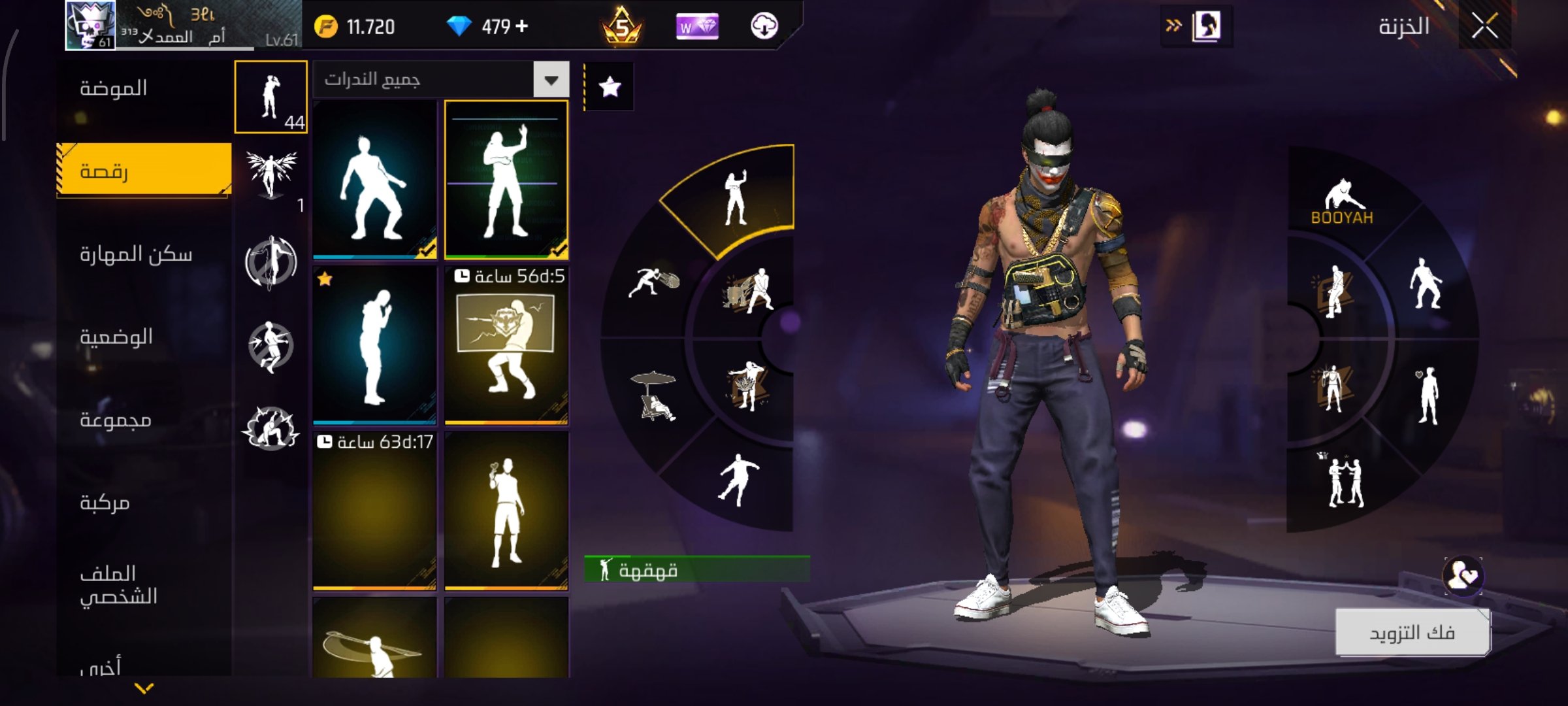1568x706 pixels.
Task: Select the BOOYAH emote wheel slot
Action: [x=1342, y=203]
